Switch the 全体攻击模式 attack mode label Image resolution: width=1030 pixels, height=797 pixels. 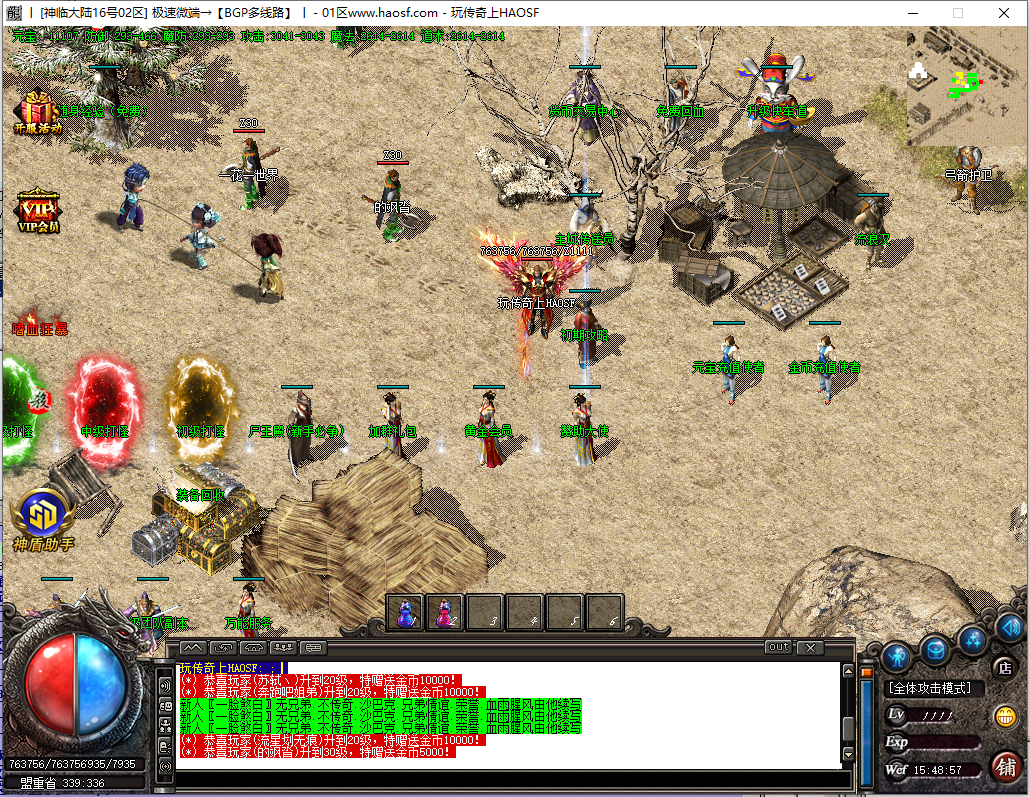[x=935, y=689]
